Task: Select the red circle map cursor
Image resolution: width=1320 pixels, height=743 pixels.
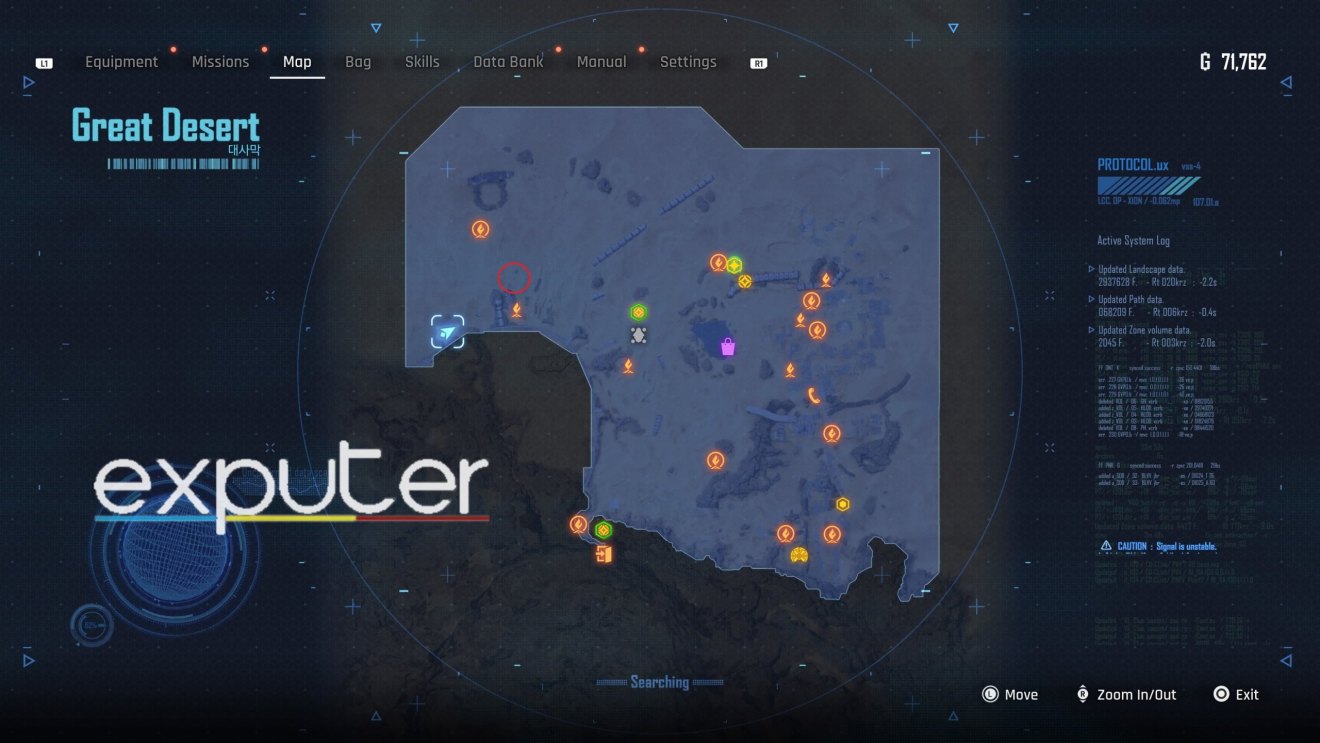Action: pos(514,277)
